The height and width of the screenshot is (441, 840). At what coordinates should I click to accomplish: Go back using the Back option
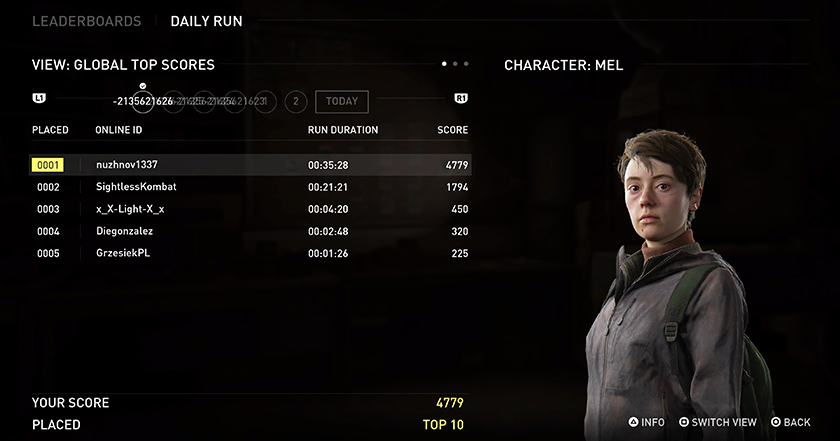pyautogui.click(x=790, y=423)
